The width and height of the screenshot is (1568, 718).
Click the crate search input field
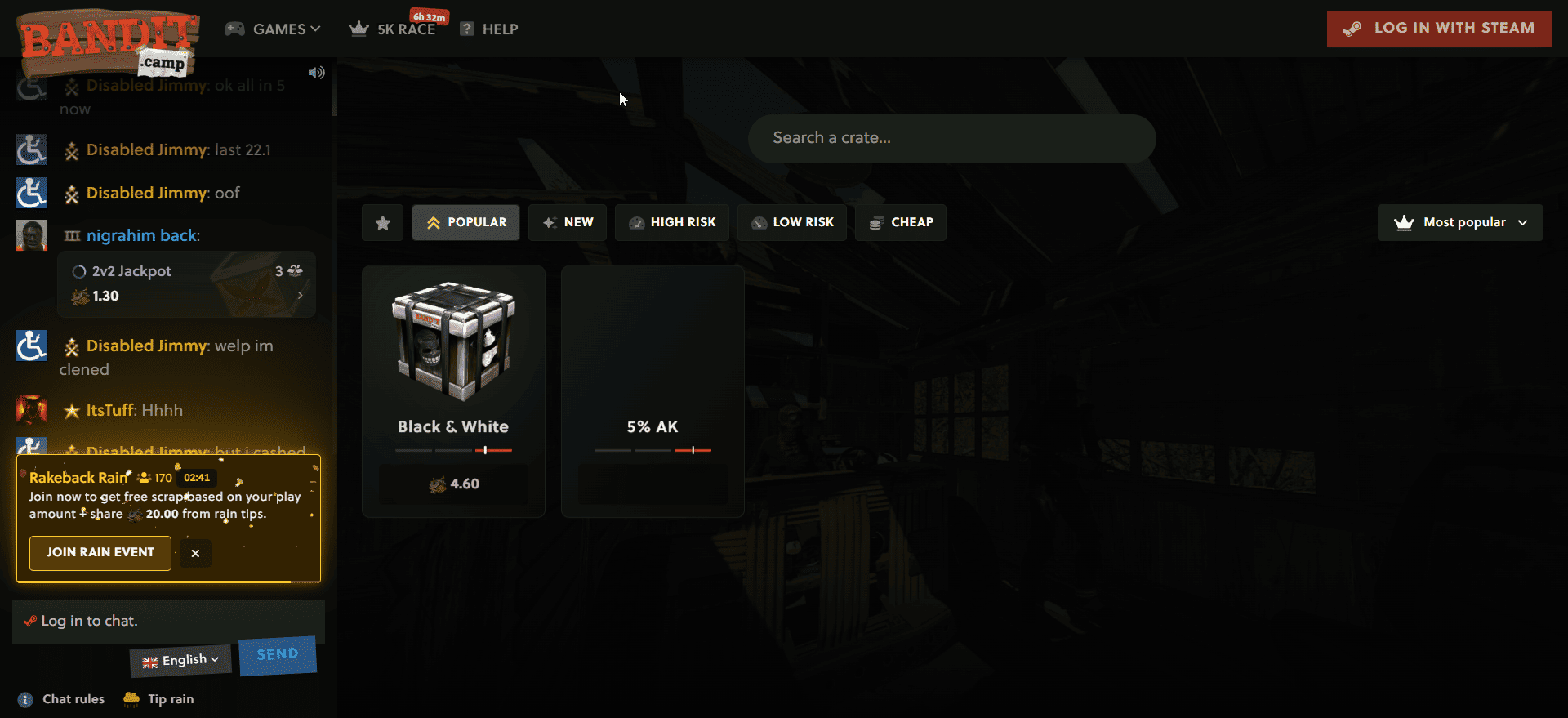[x=951, y=138]
